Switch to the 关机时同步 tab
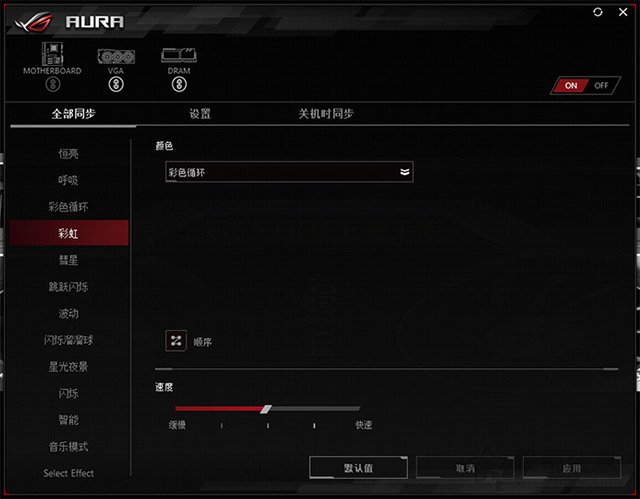The image size is (640, 499). (x=325, y=114)
